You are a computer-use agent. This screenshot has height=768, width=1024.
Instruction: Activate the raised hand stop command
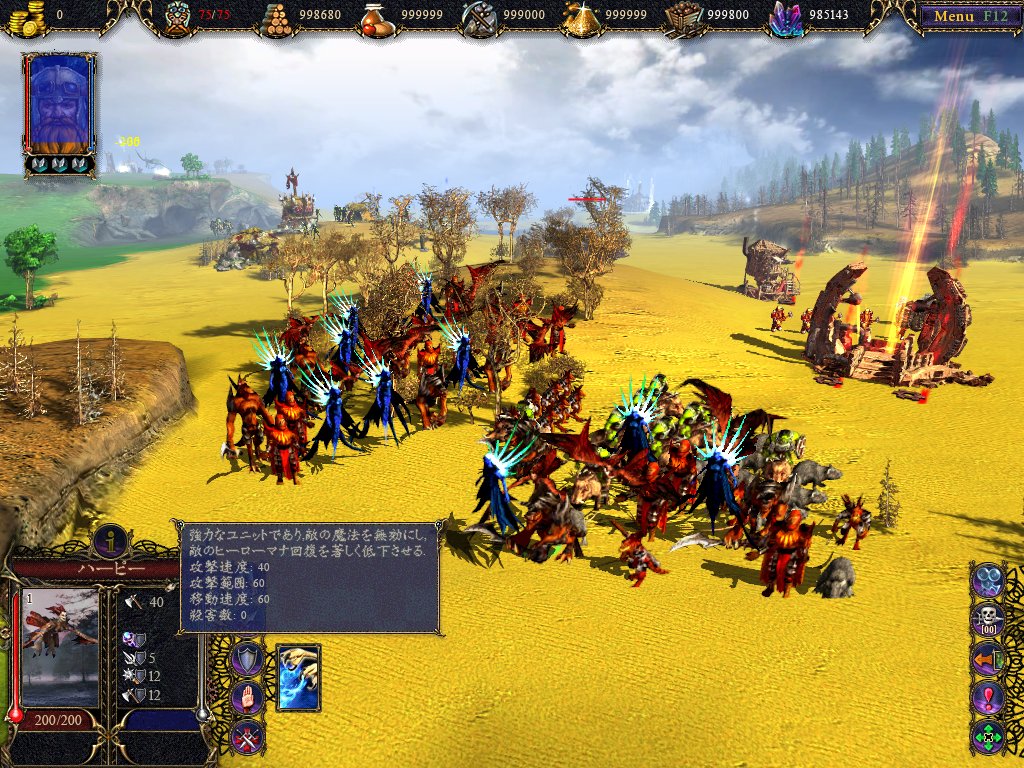click(247, 698)
